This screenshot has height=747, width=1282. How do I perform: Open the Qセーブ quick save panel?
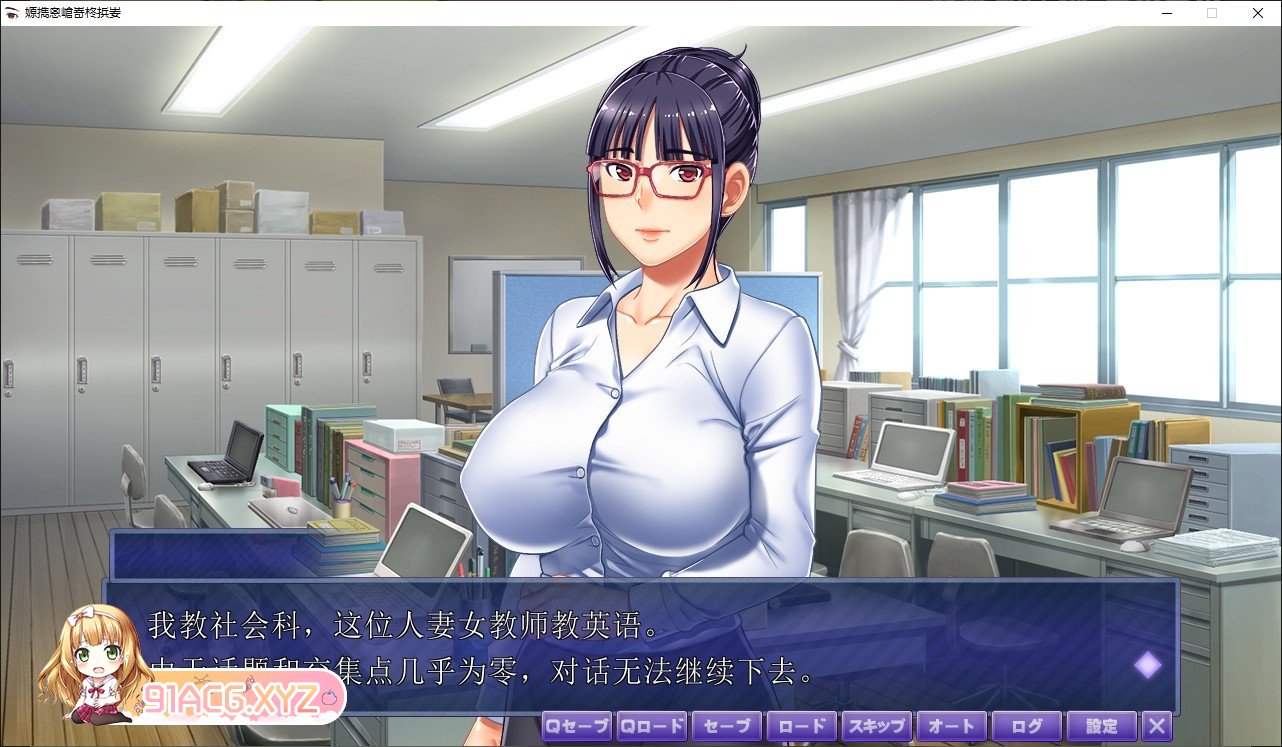tap(576, 726)
